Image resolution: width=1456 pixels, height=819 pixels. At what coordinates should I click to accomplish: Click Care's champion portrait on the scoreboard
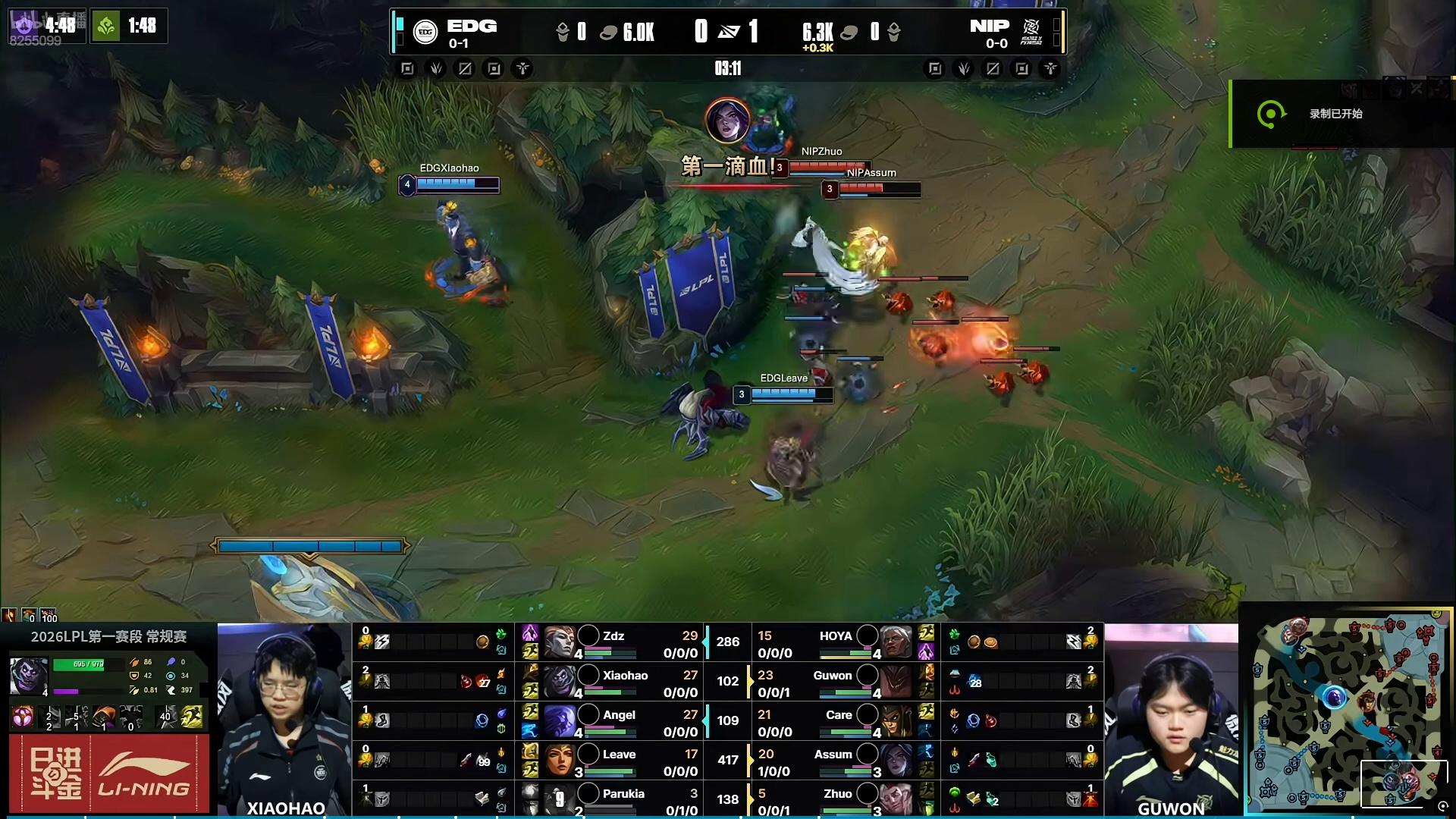[896, 721]
